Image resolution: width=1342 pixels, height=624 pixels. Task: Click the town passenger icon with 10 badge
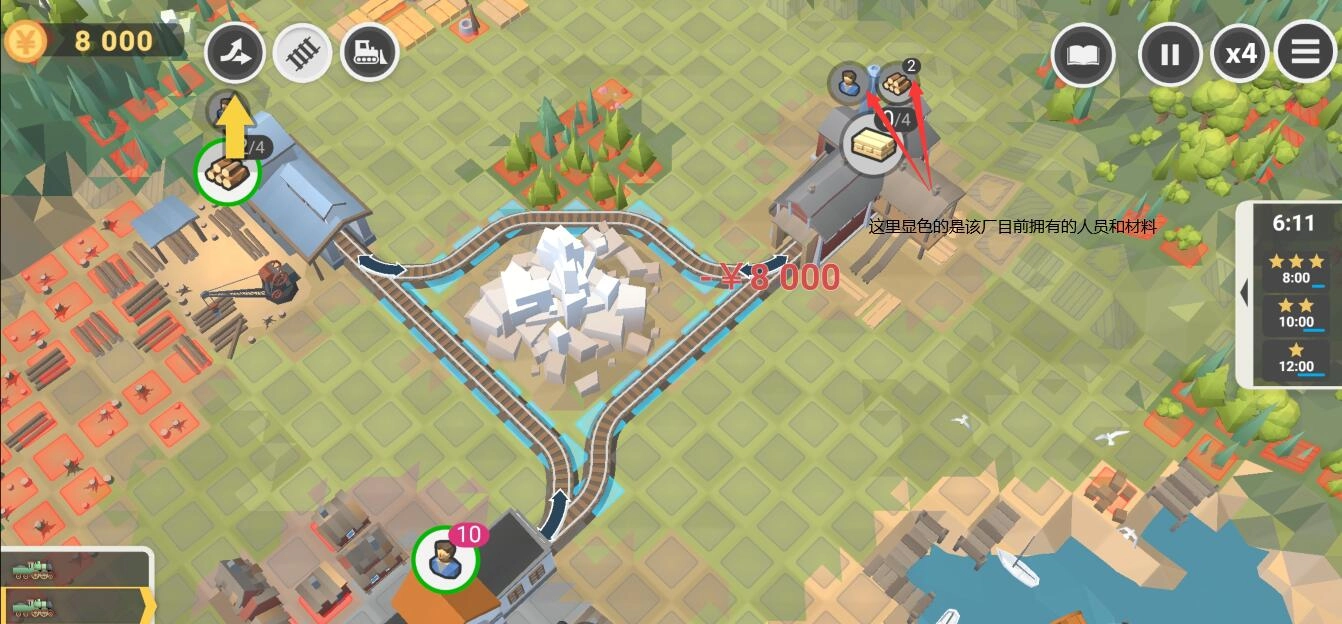point(446,559)
